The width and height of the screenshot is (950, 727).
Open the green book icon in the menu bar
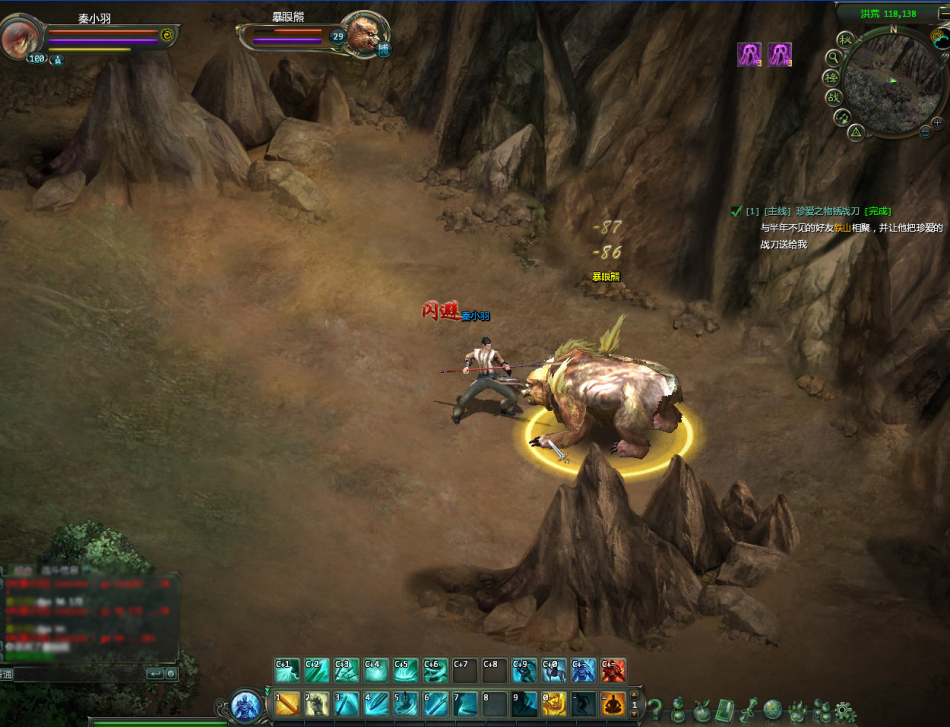724,711
